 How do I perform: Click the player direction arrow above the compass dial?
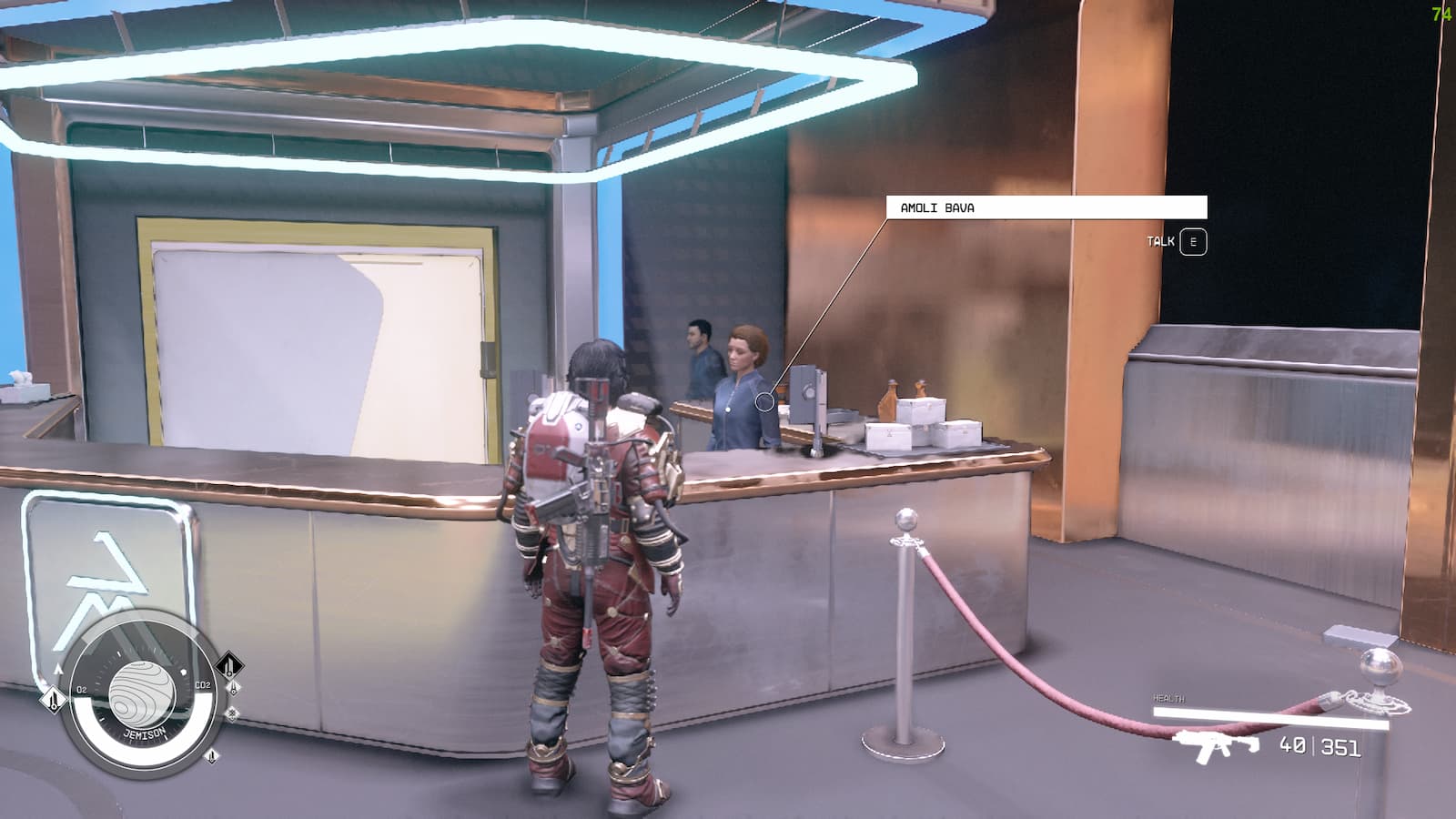pyautogui.click(x=58, y=668)
